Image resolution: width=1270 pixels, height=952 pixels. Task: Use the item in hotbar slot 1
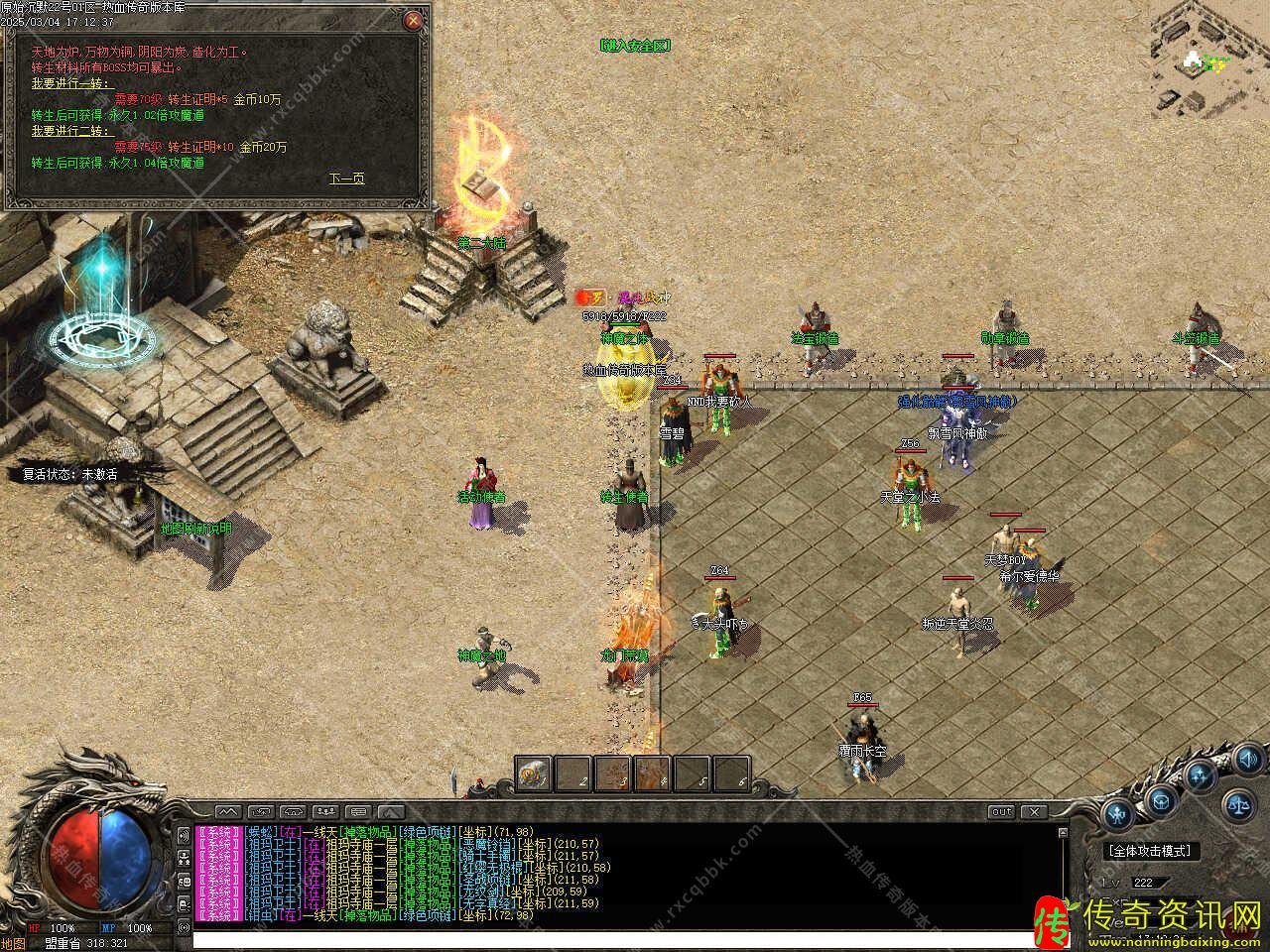(x=533, y=773)
